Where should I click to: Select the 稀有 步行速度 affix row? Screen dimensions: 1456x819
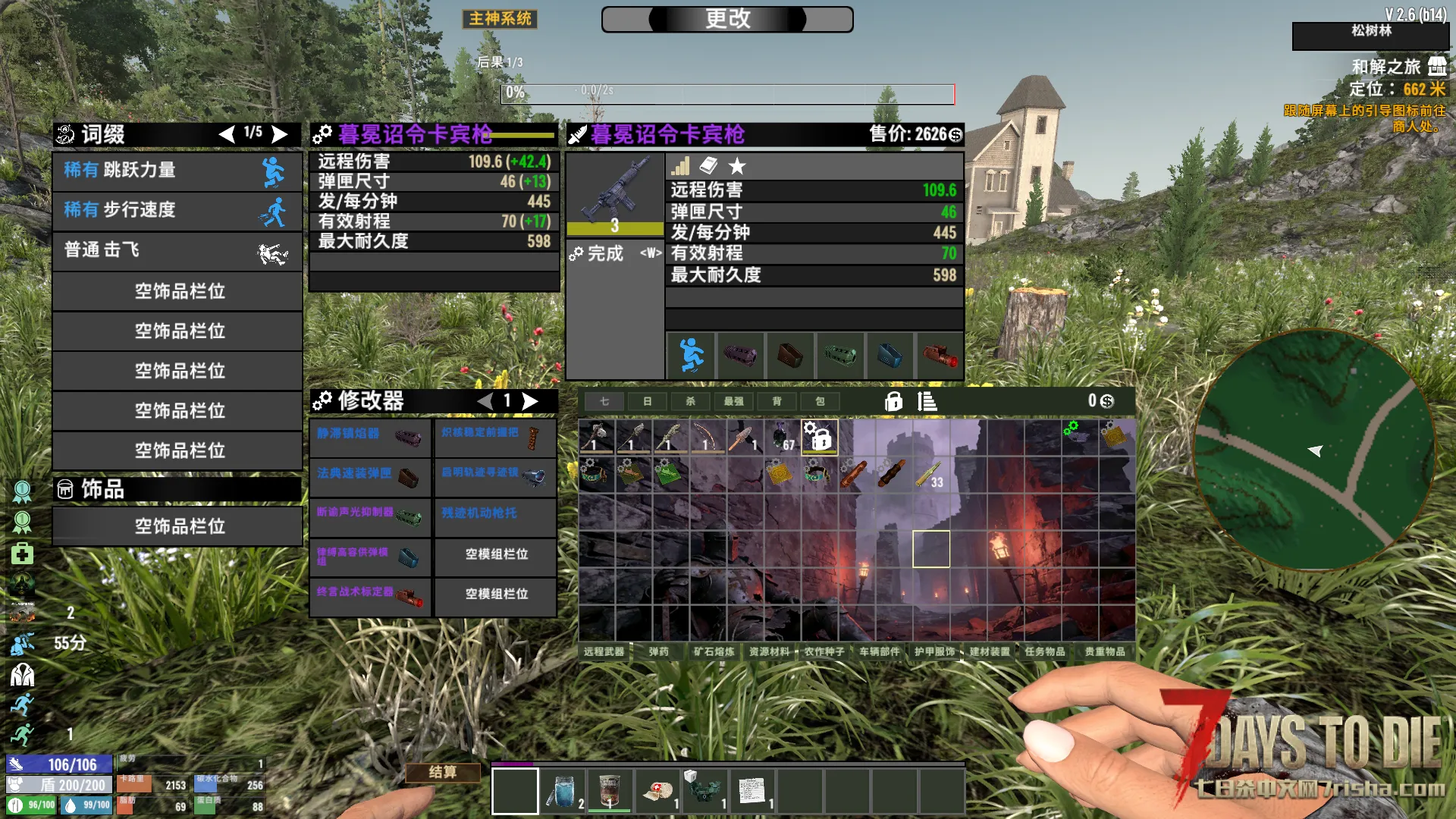(177, 210)
